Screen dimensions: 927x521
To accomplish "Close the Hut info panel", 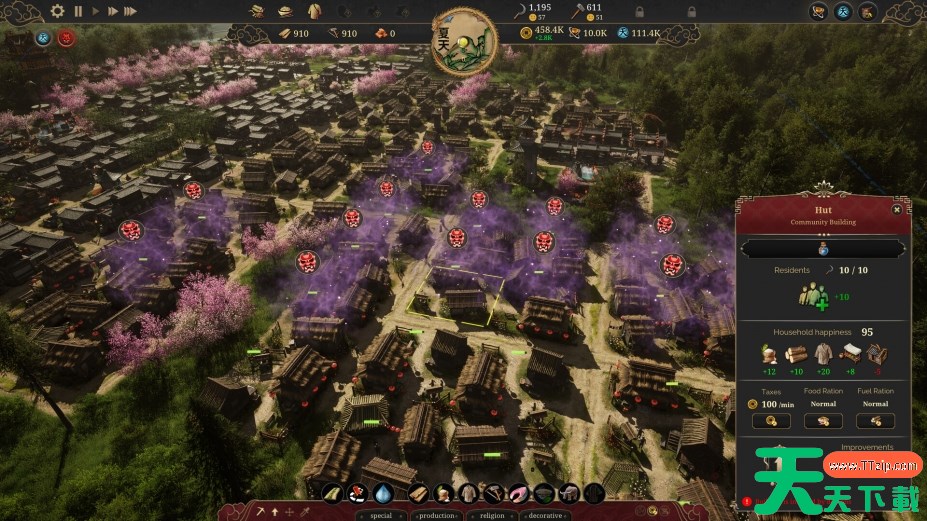I will (897, 209).
